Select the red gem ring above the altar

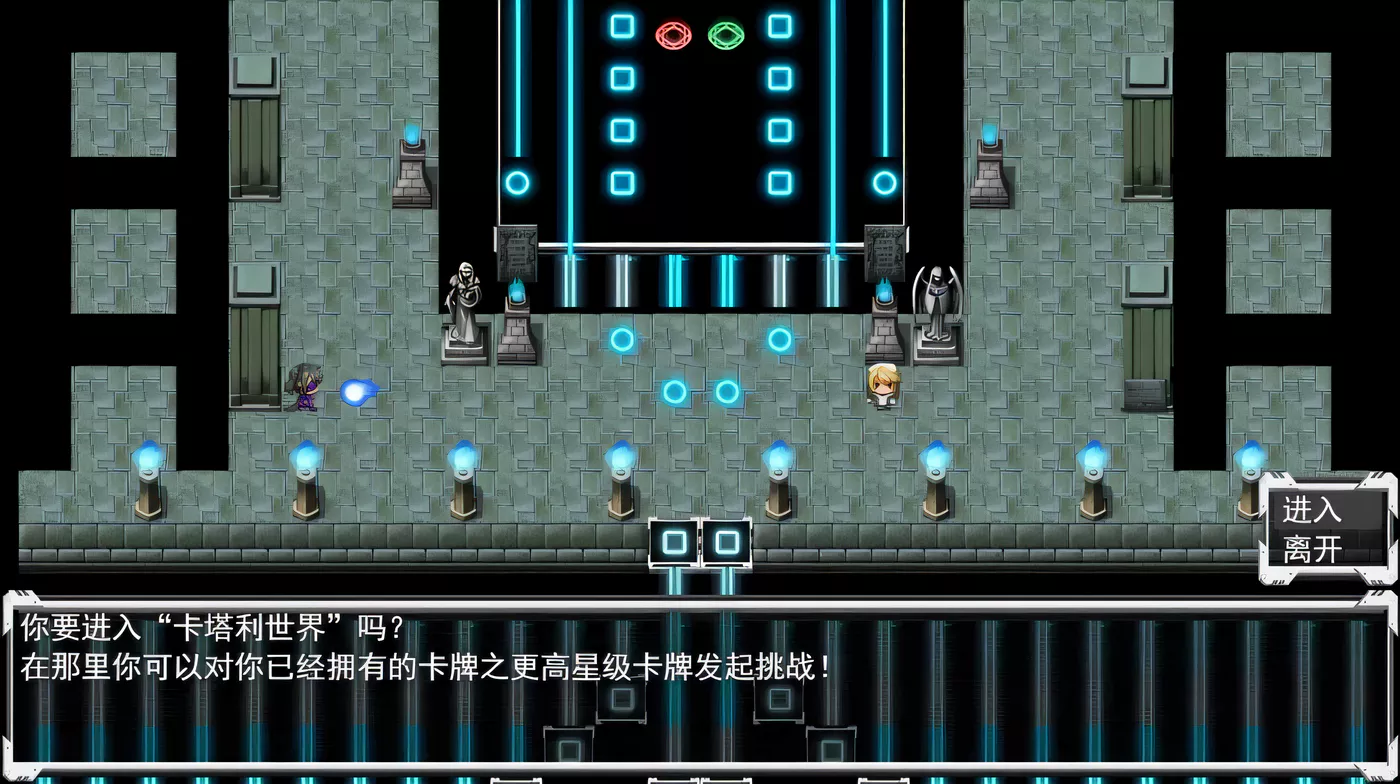(x=672, y=35)
